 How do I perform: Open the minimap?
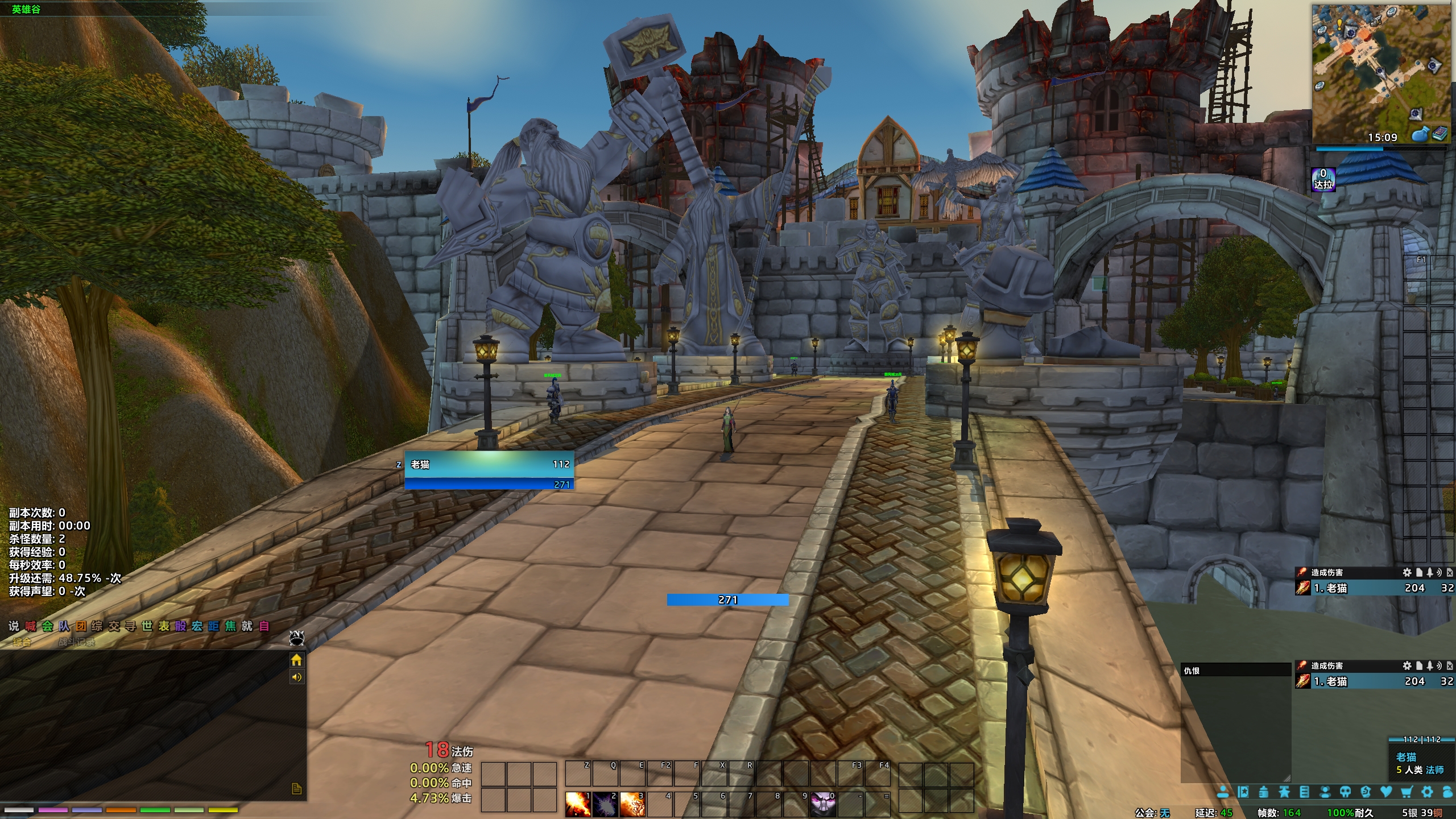pos(1381,74)
